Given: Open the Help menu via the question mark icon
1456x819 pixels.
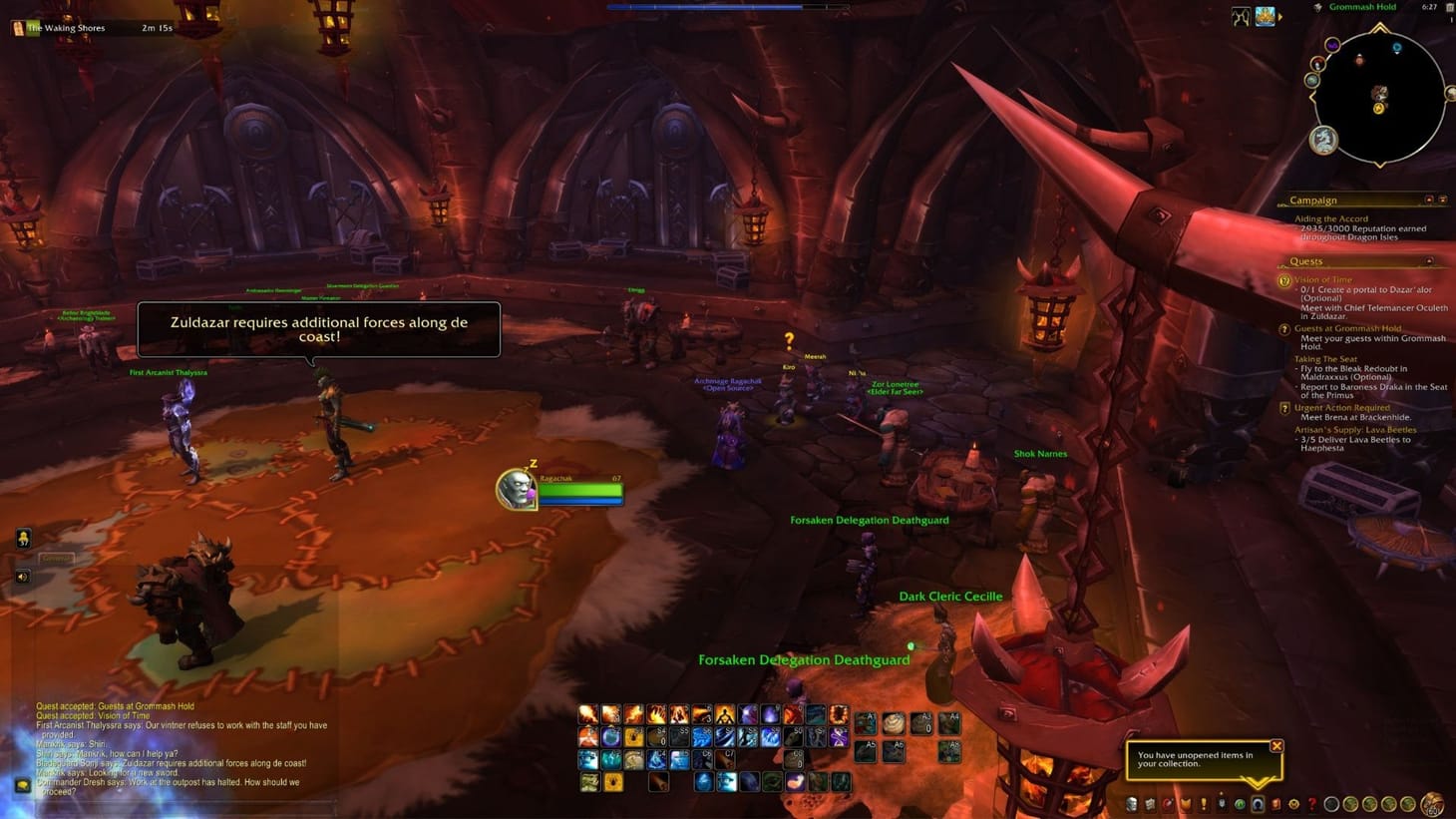Looking at the screenshot, I should (1313, 803).
